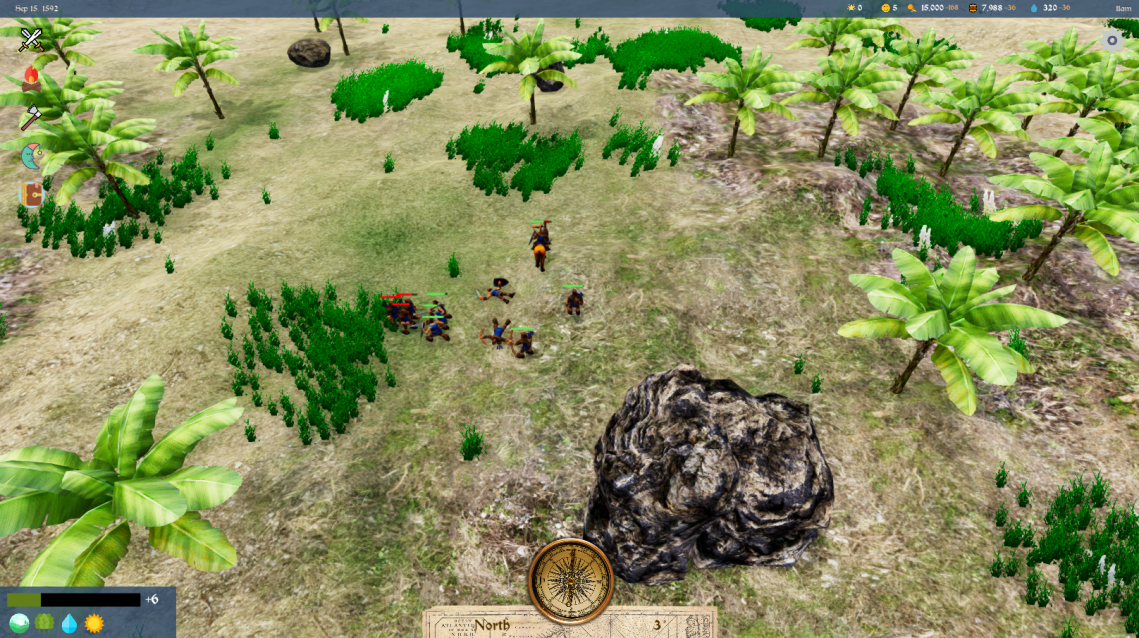
Task: Click the campfire icon
Action: pyautogui.click(x=32, y=78)
